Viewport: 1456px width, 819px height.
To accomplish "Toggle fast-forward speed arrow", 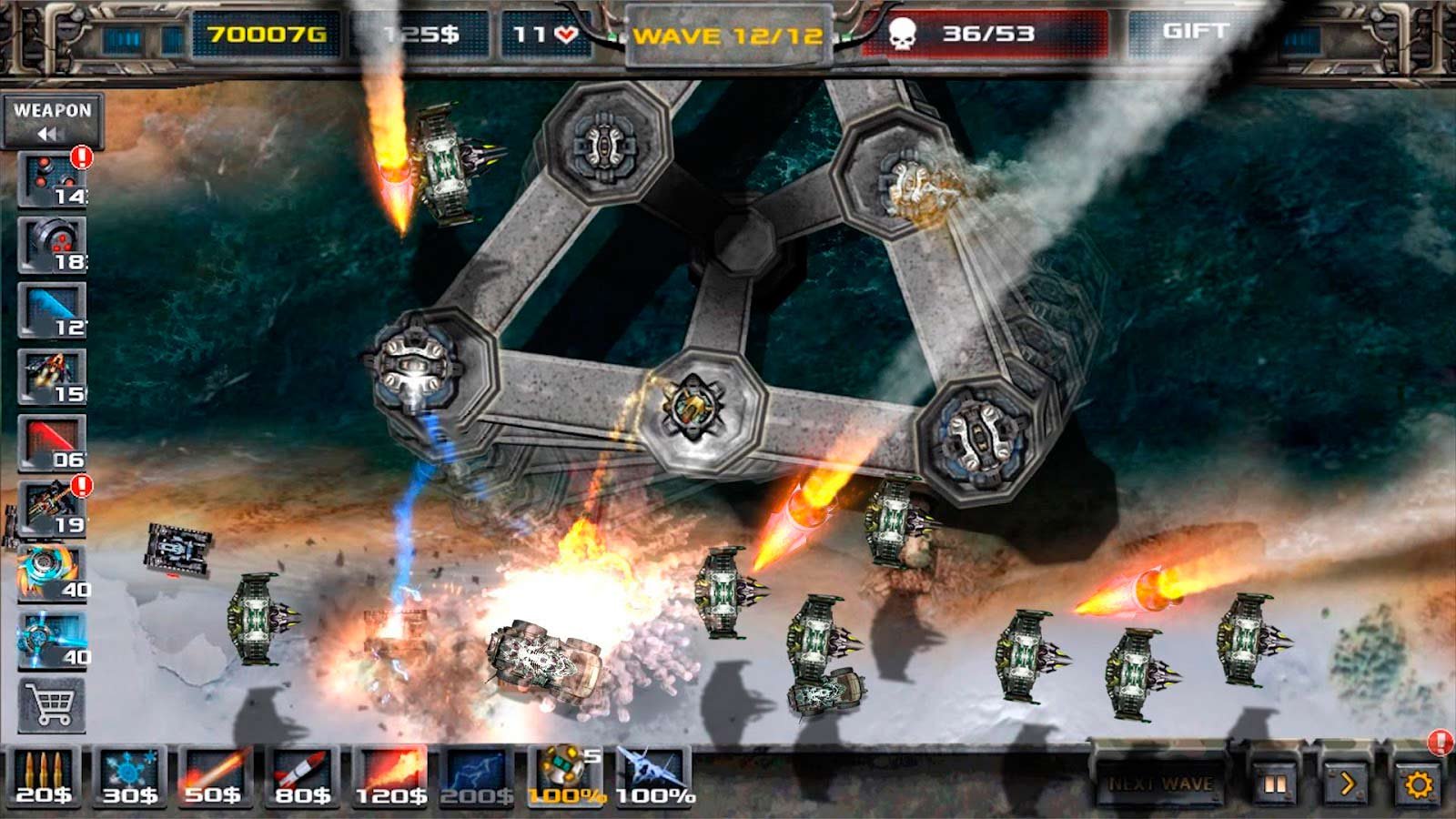I will (x=1347, y=784).
